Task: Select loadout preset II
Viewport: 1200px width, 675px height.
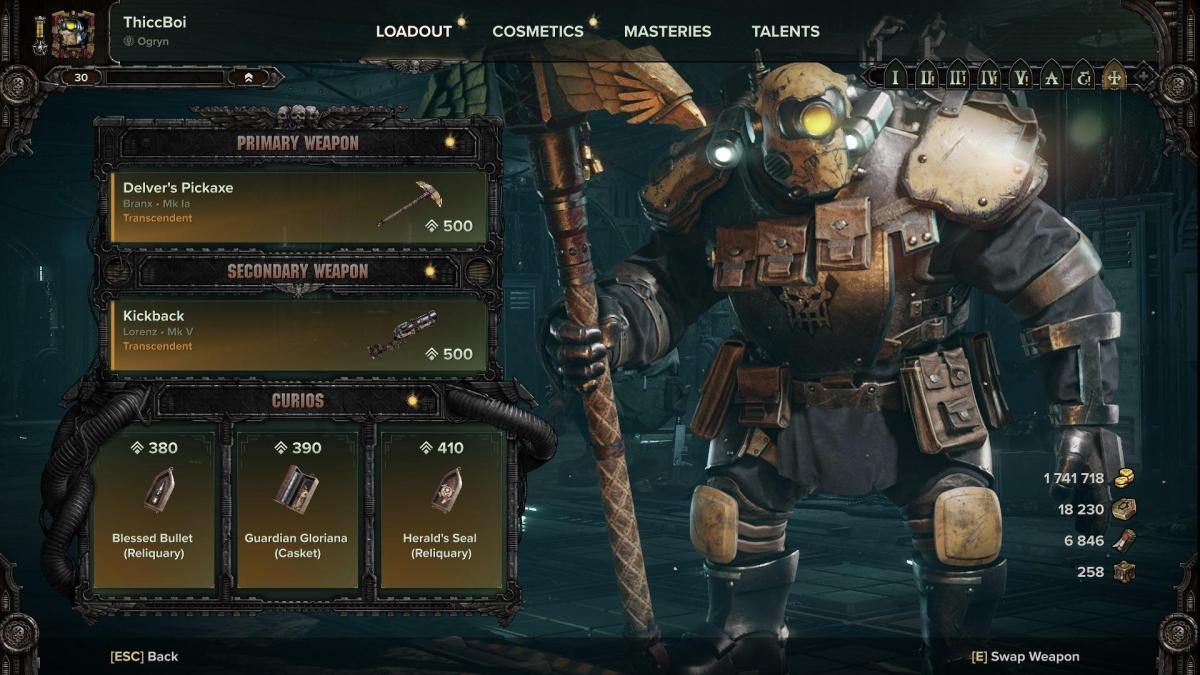Action: (x=927, y=77)
